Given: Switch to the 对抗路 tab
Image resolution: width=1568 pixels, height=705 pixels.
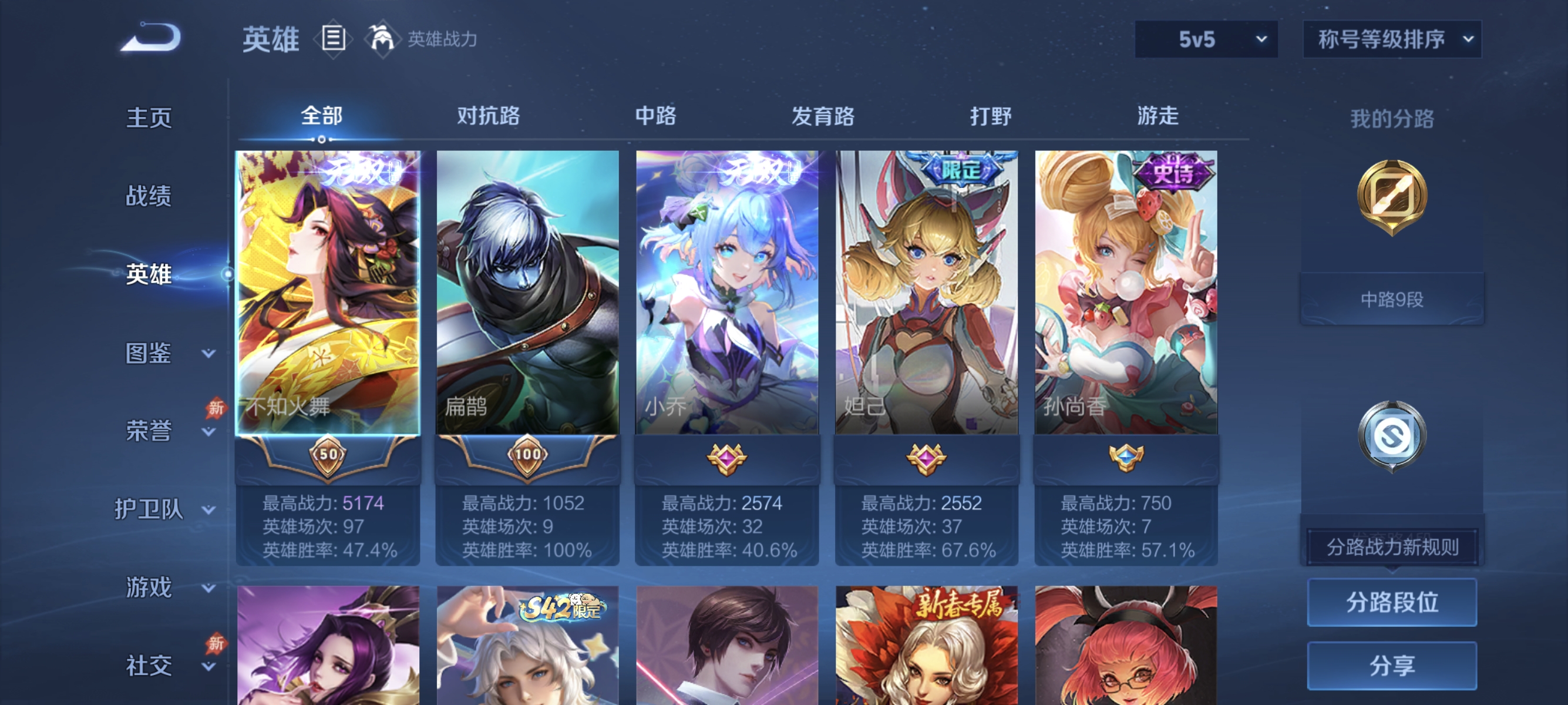Looking at the screenshot, I should pos(486,116).
